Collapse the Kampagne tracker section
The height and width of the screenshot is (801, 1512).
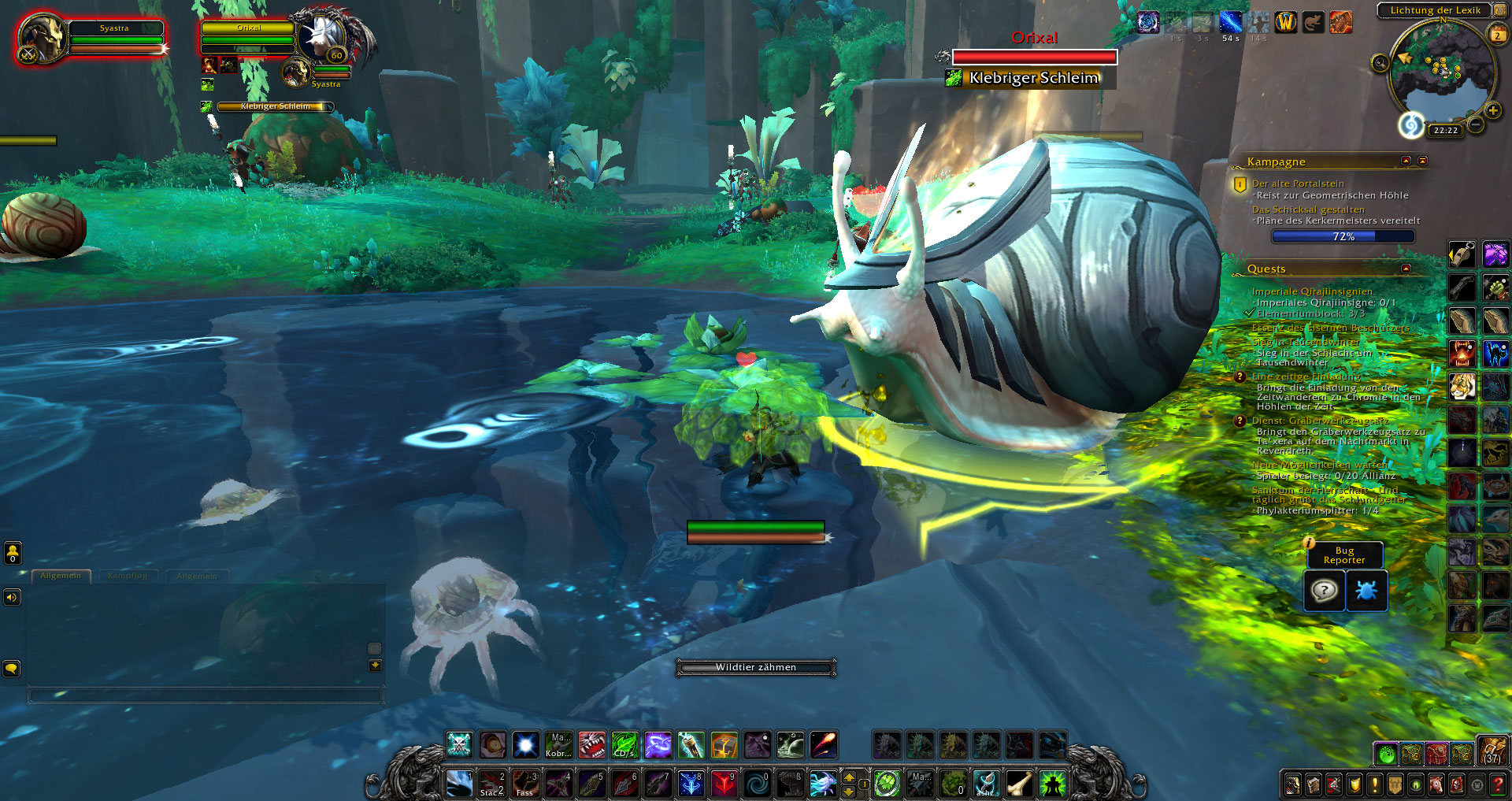(x=1406, y=161)
